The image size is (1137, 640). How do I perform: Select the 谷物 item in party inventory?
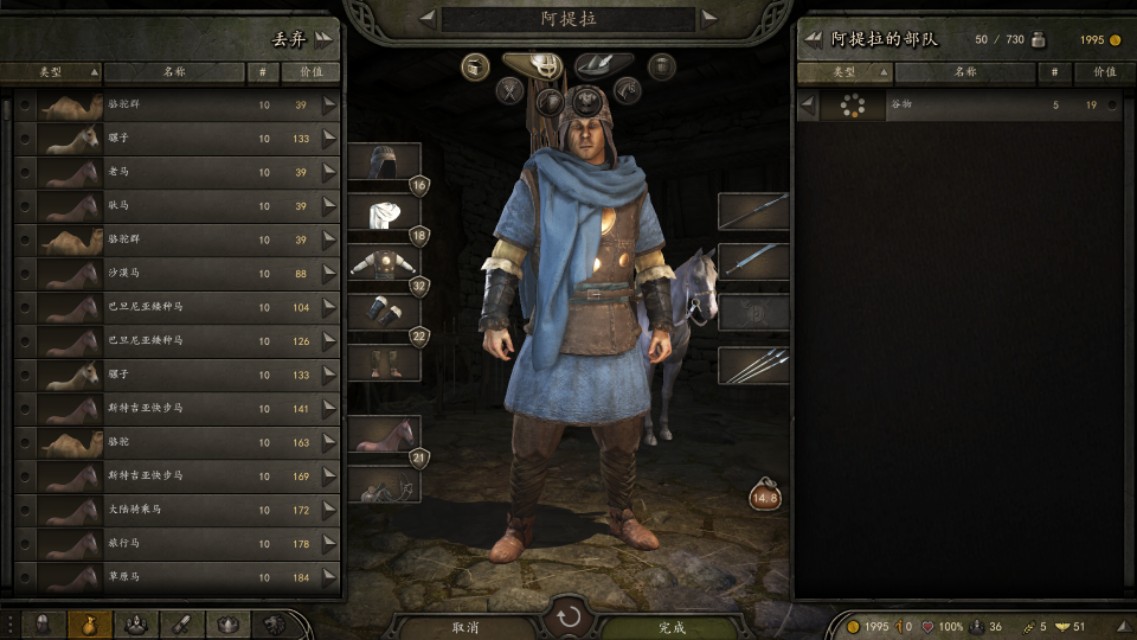[960, 105]
